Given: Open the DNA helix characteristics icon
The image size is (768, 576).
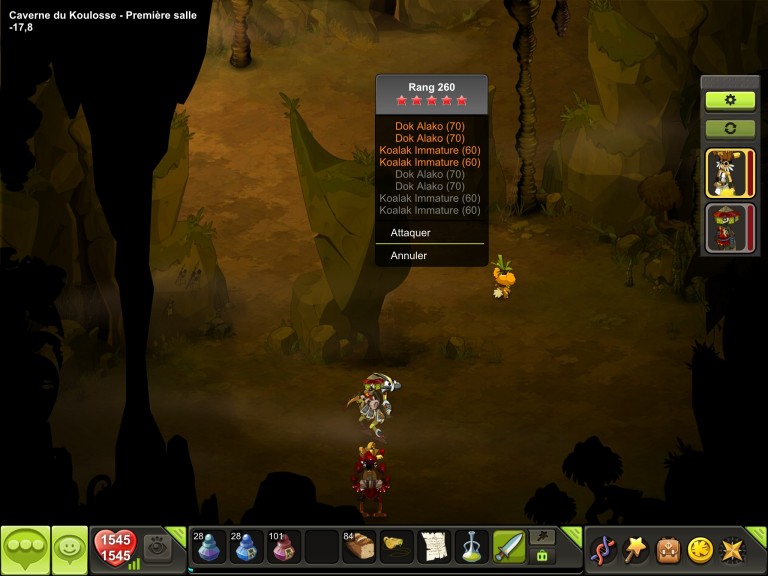Looking at the screenshot, I should coord(604,549).
